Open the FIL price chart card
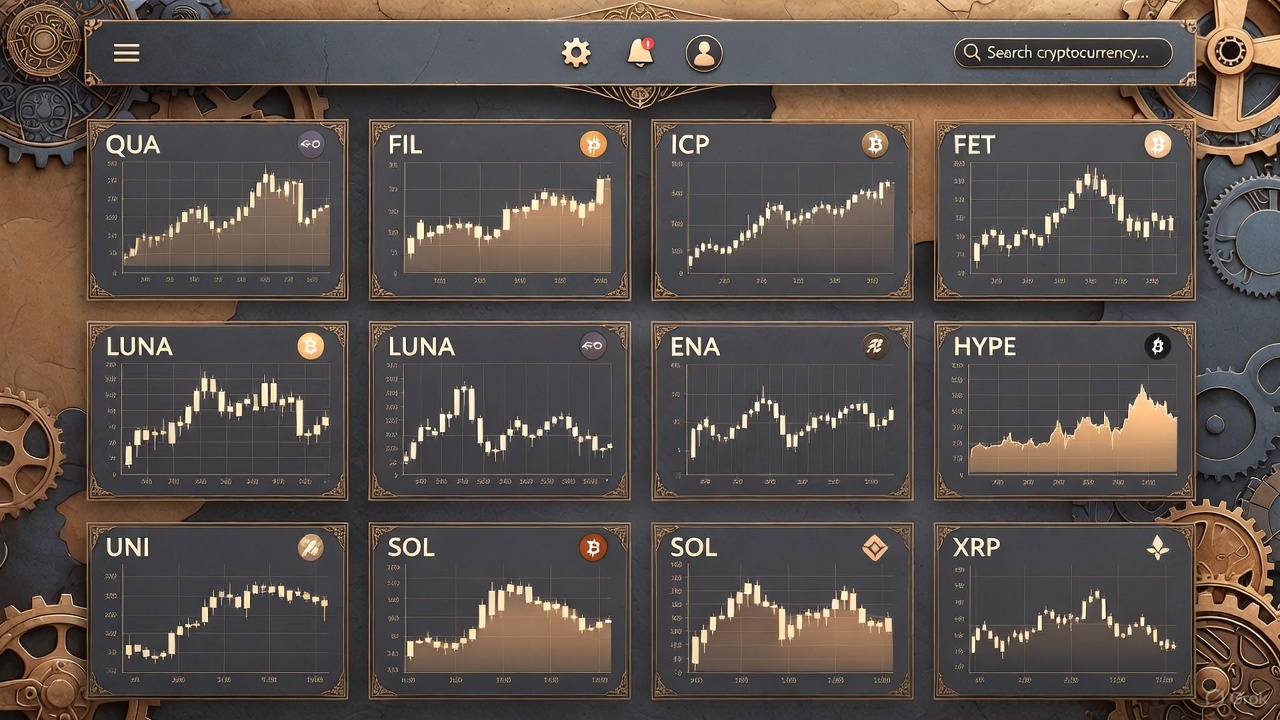Viewport: 1280px width, 720px height. (500, 210)
